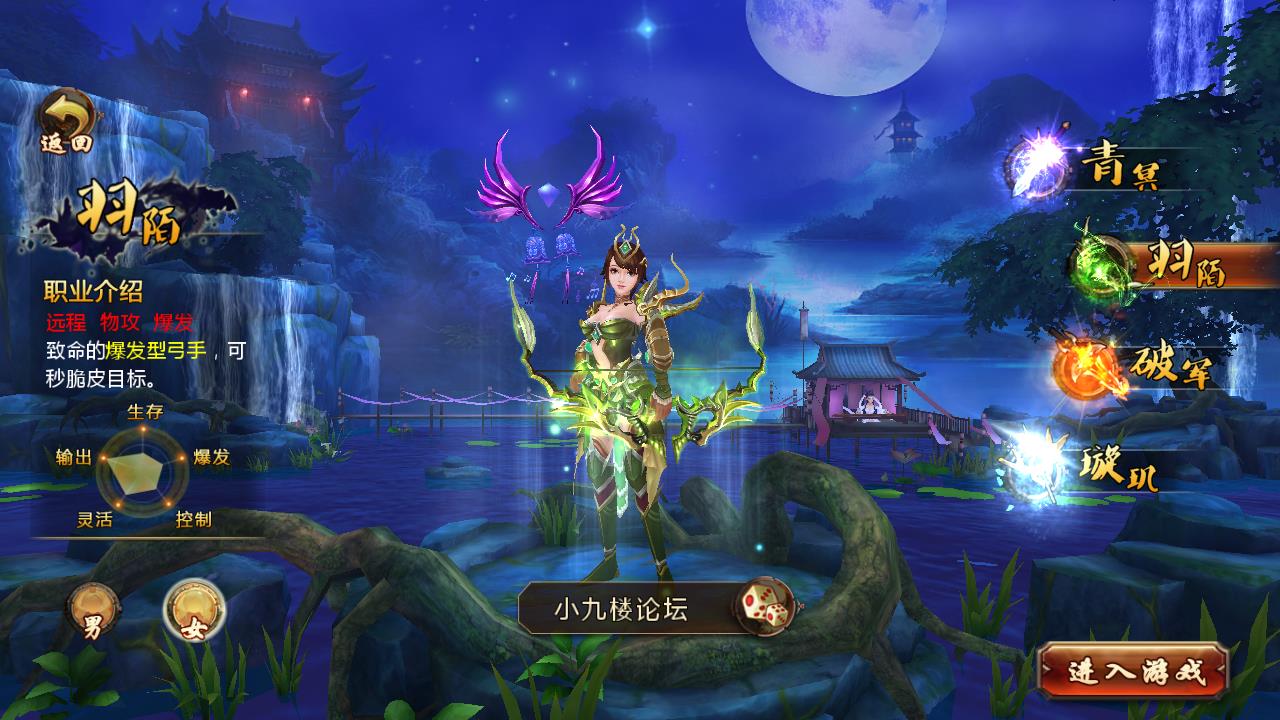Pick the 破军 class option

click(x=1130, y=367)
